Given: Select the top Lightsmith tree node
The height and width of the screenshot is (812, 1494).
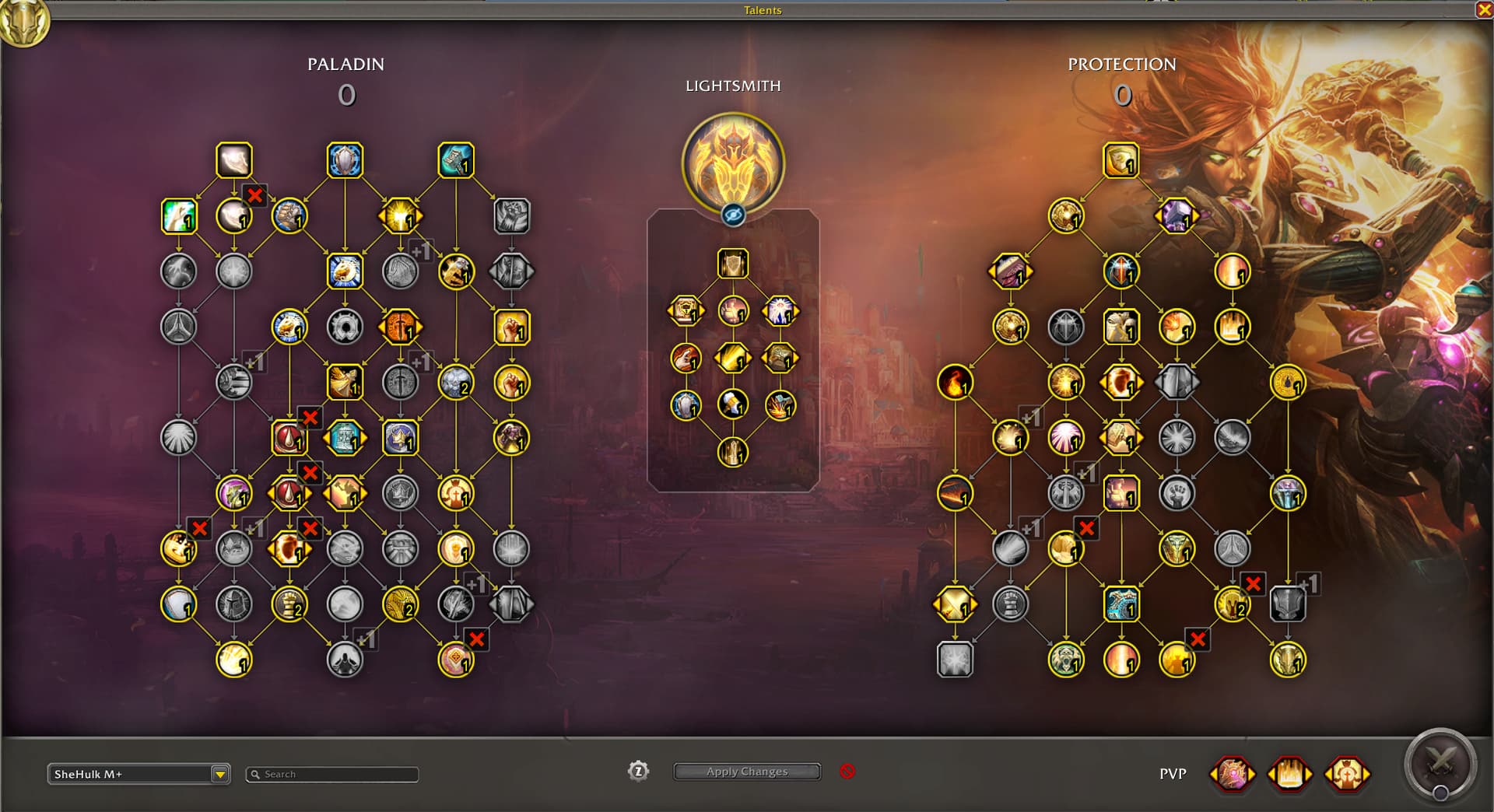Looking at the screenshot, I should click(732, 264).
